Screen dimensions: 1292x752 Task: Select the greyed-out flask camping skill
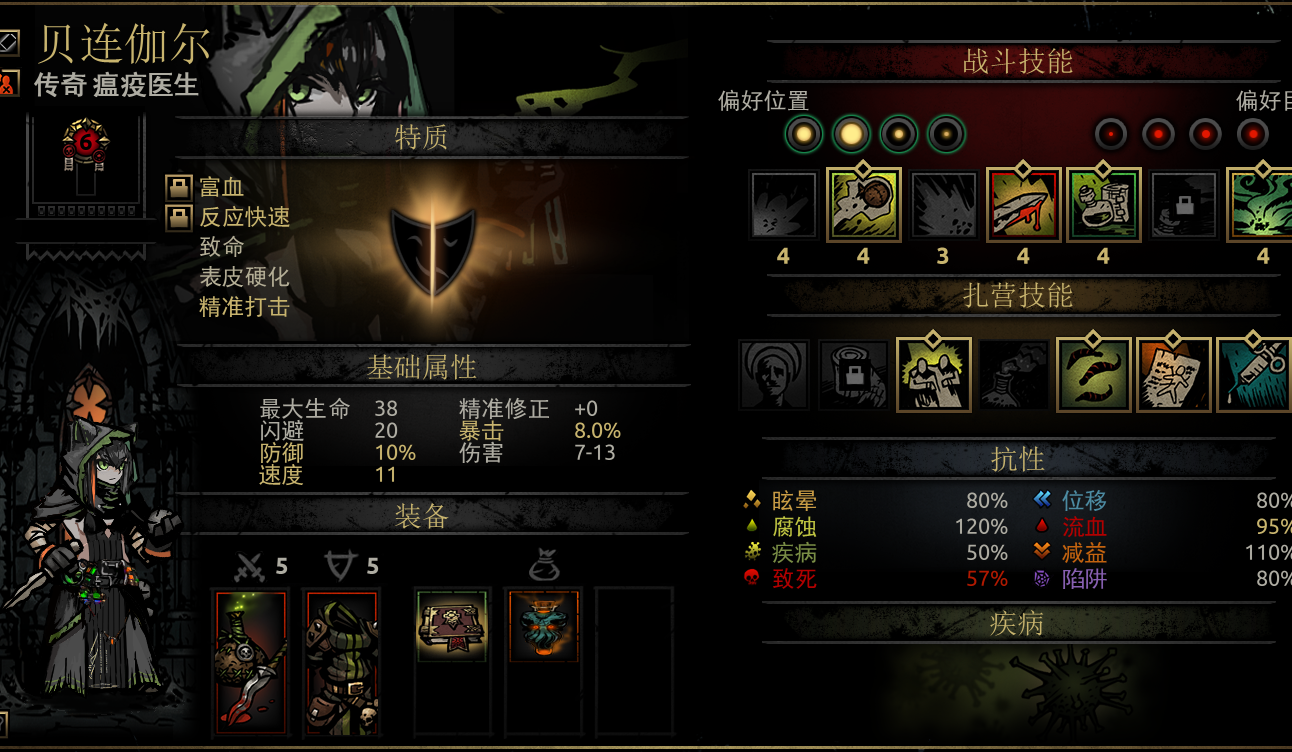click(x=1013, y=374)
